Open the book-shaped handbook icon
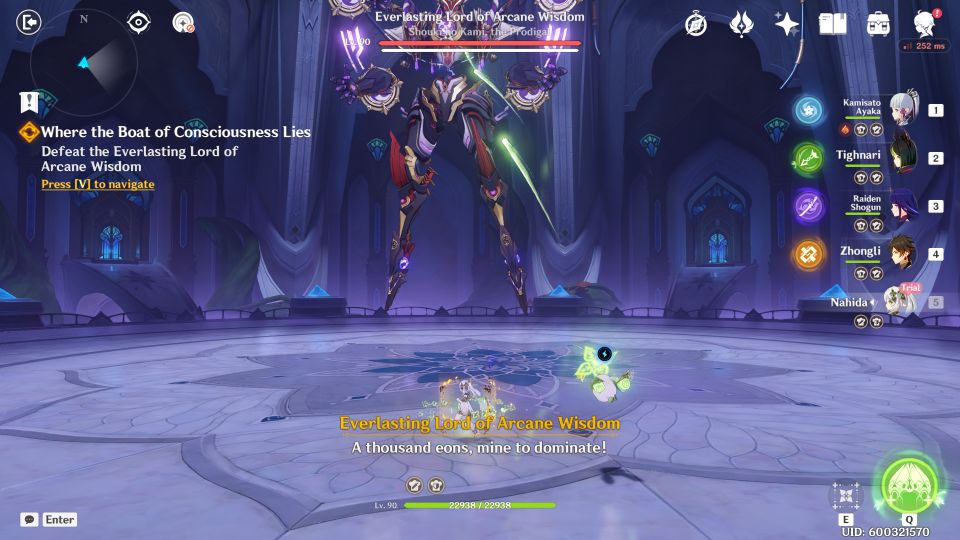The image size is (960, 540). (832, 24)
